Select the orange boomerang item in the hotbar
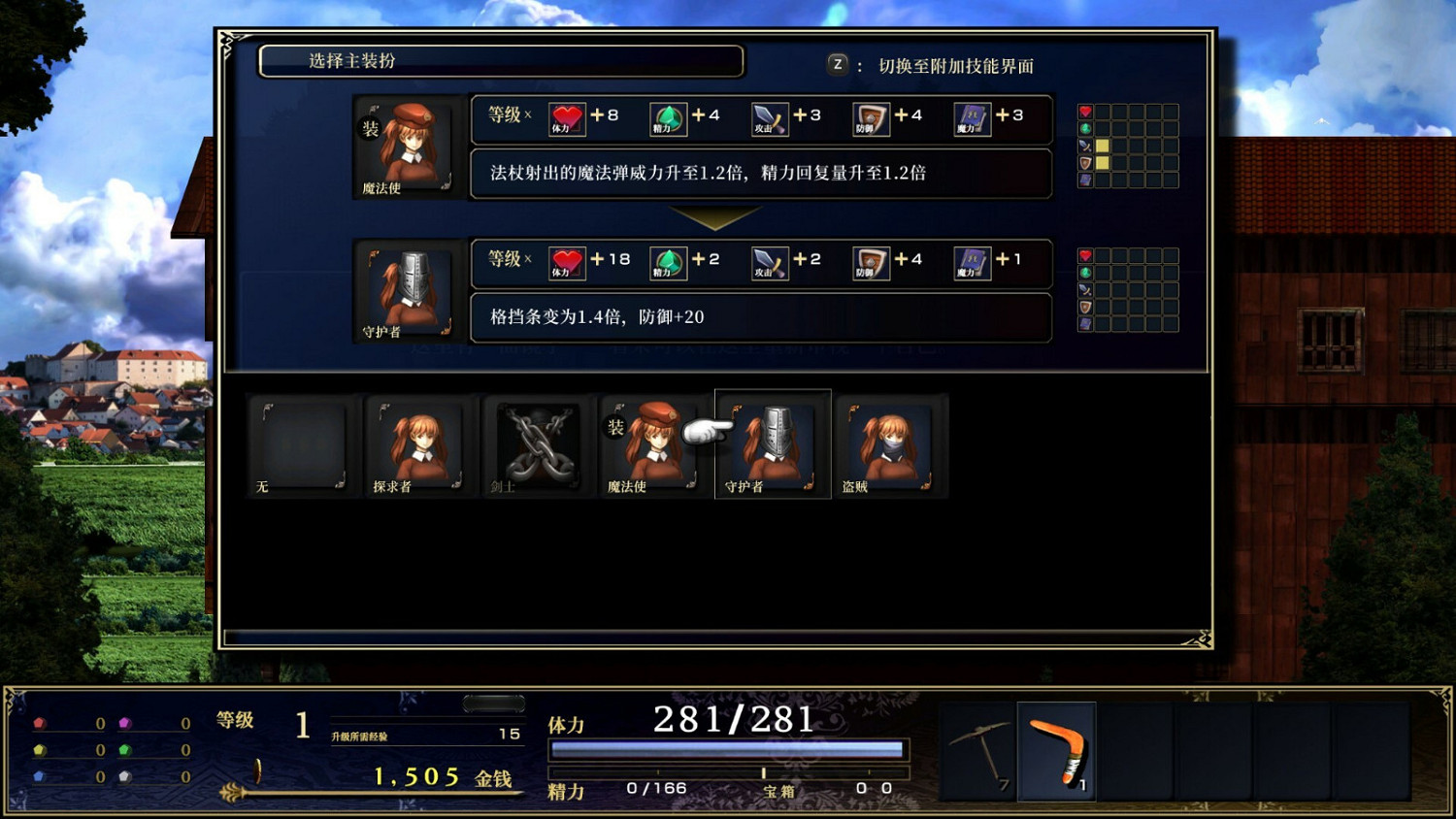The width and height of the screenshot is (1456, 819). [x=1055, y=752]
